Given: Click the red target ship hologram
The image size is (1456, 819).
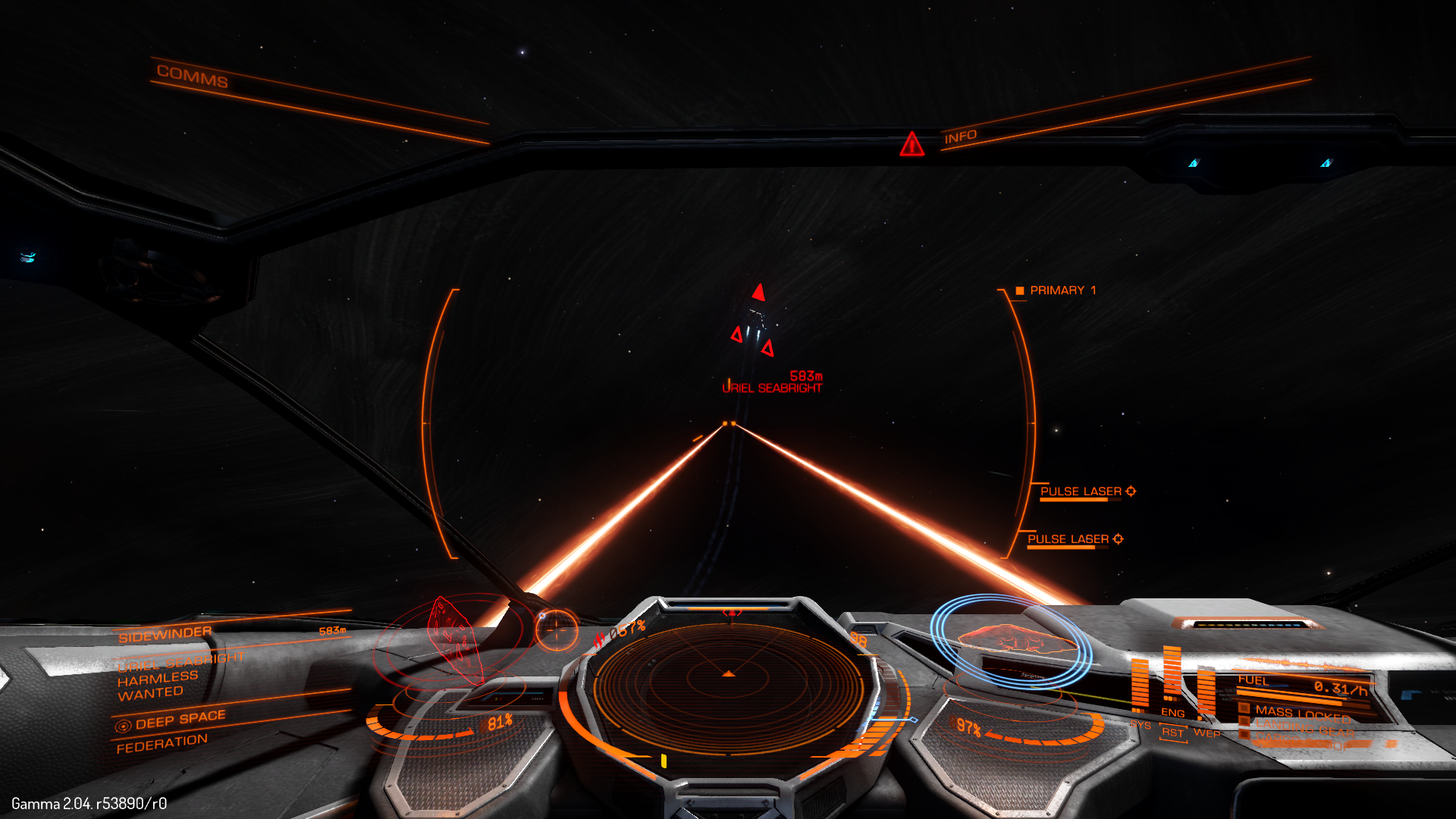Looking at the screenshot, I should [x=453, y=637].
